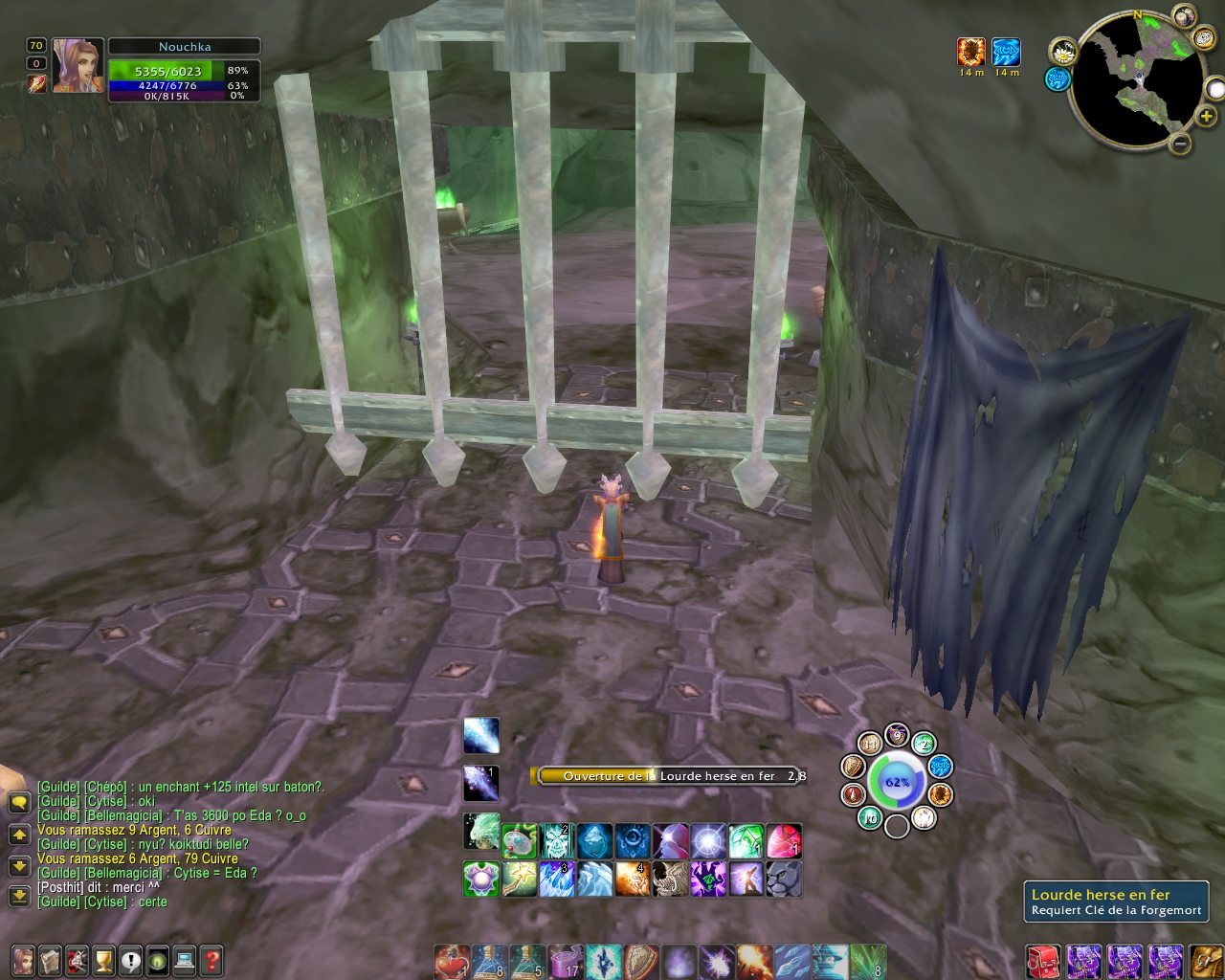Activate the grey panther mount icon
The width and height of the screenshot is (1225, 980).
[784, 879]
